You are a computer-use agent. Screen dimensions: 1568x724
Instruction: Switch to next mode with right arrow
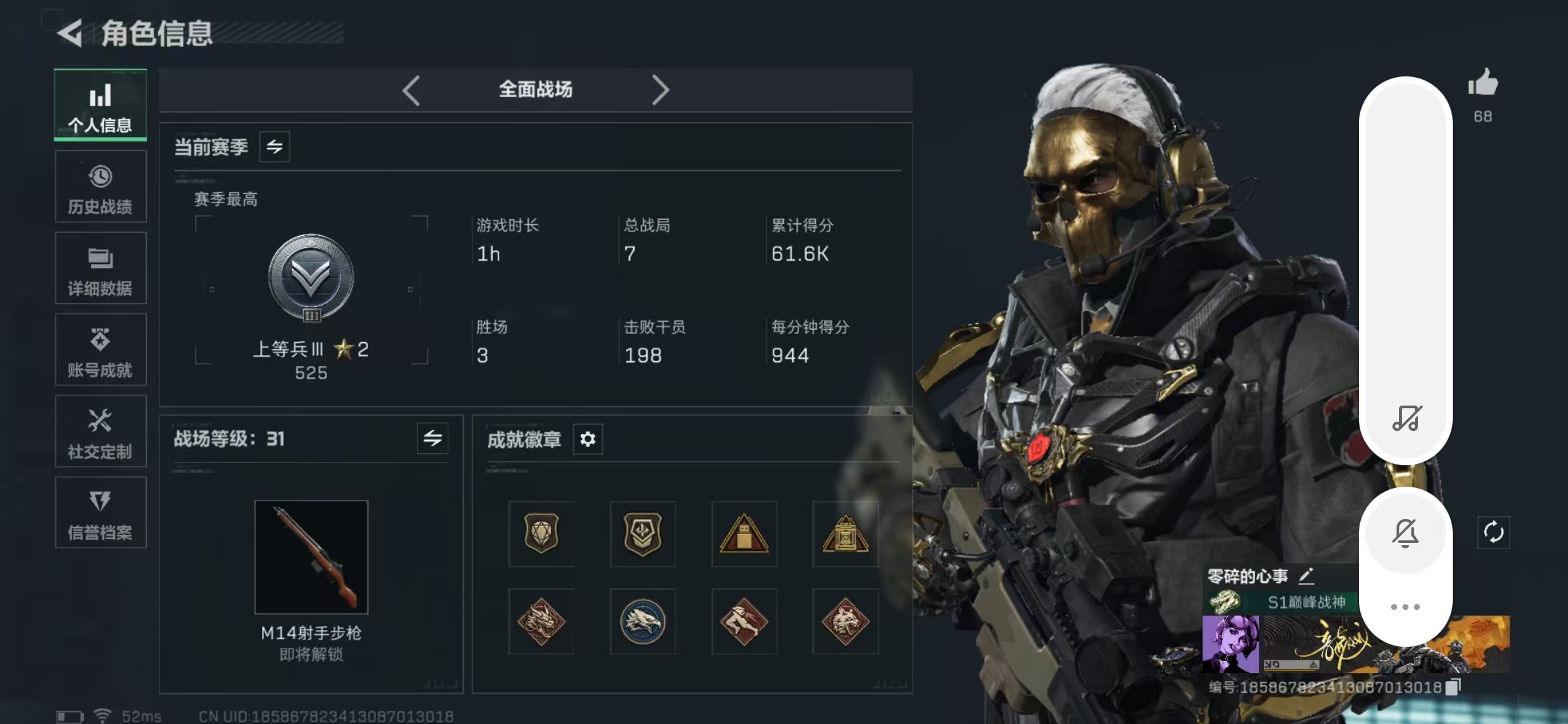coord(661,90)
